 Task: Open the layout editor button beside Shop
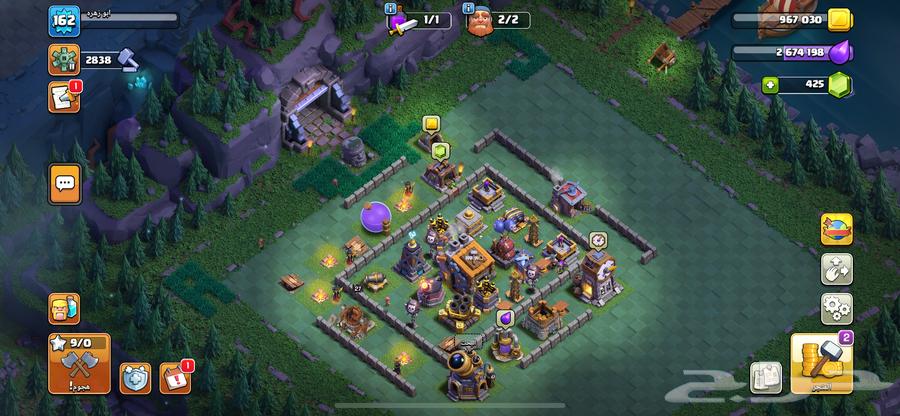click(765, 377)
